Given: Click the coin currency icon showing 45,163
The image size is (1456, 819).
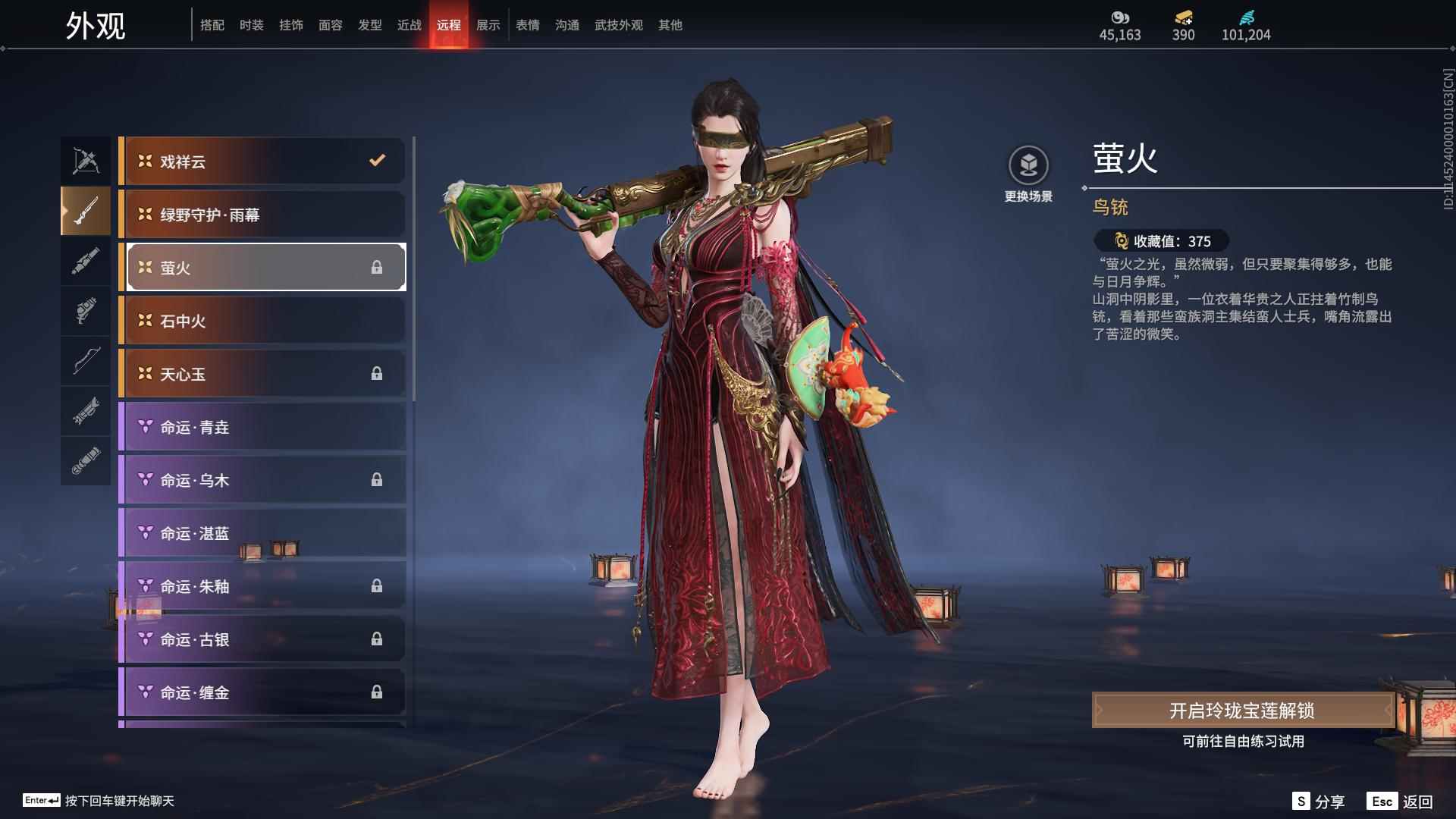Looking at the screenshot, I should click(x=1120, y=19).
